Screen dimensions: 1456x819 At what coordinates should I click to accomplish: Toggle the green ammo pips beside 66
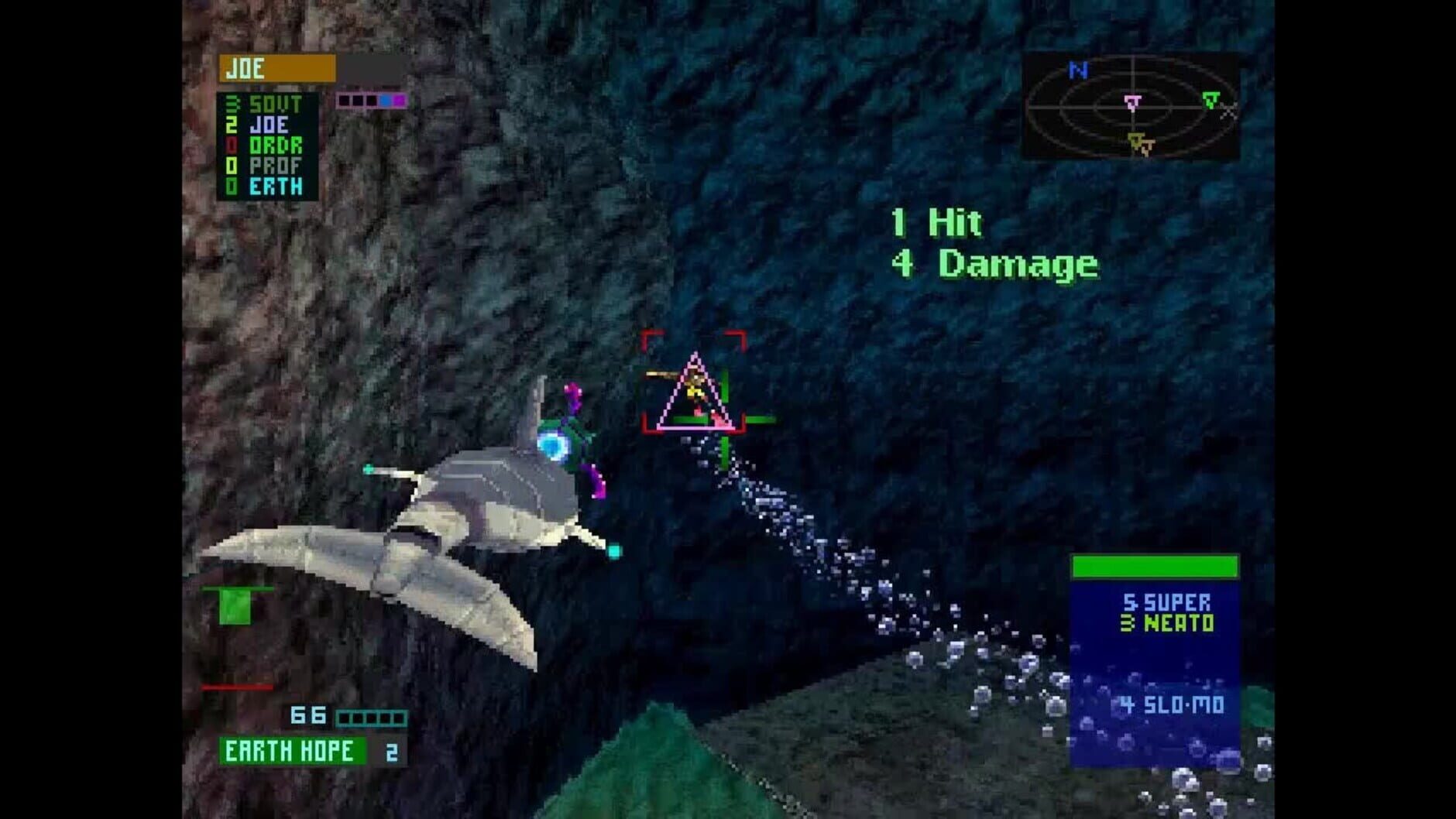372,718
